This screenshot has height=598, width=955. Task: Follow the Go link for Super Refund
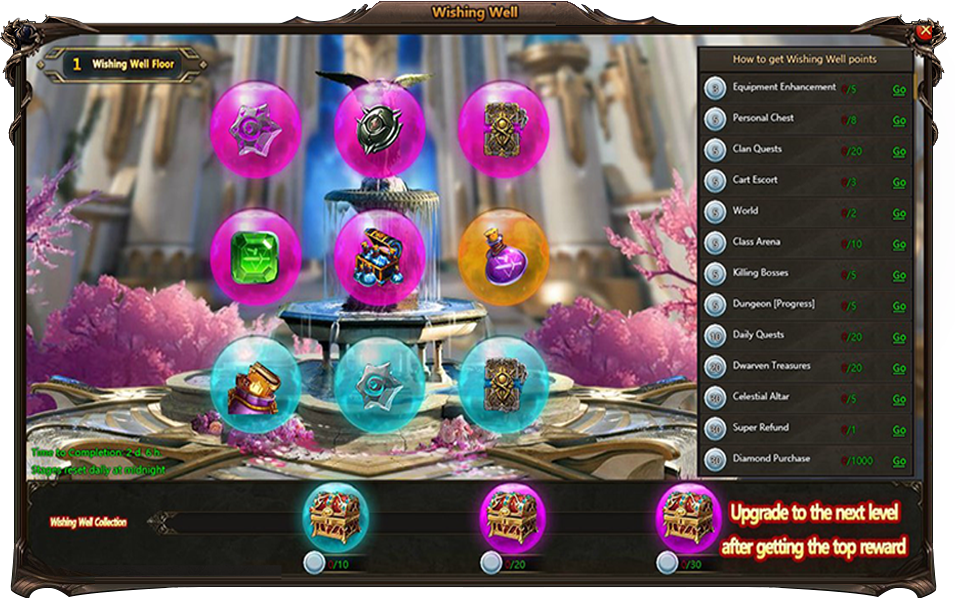point(899,430)
